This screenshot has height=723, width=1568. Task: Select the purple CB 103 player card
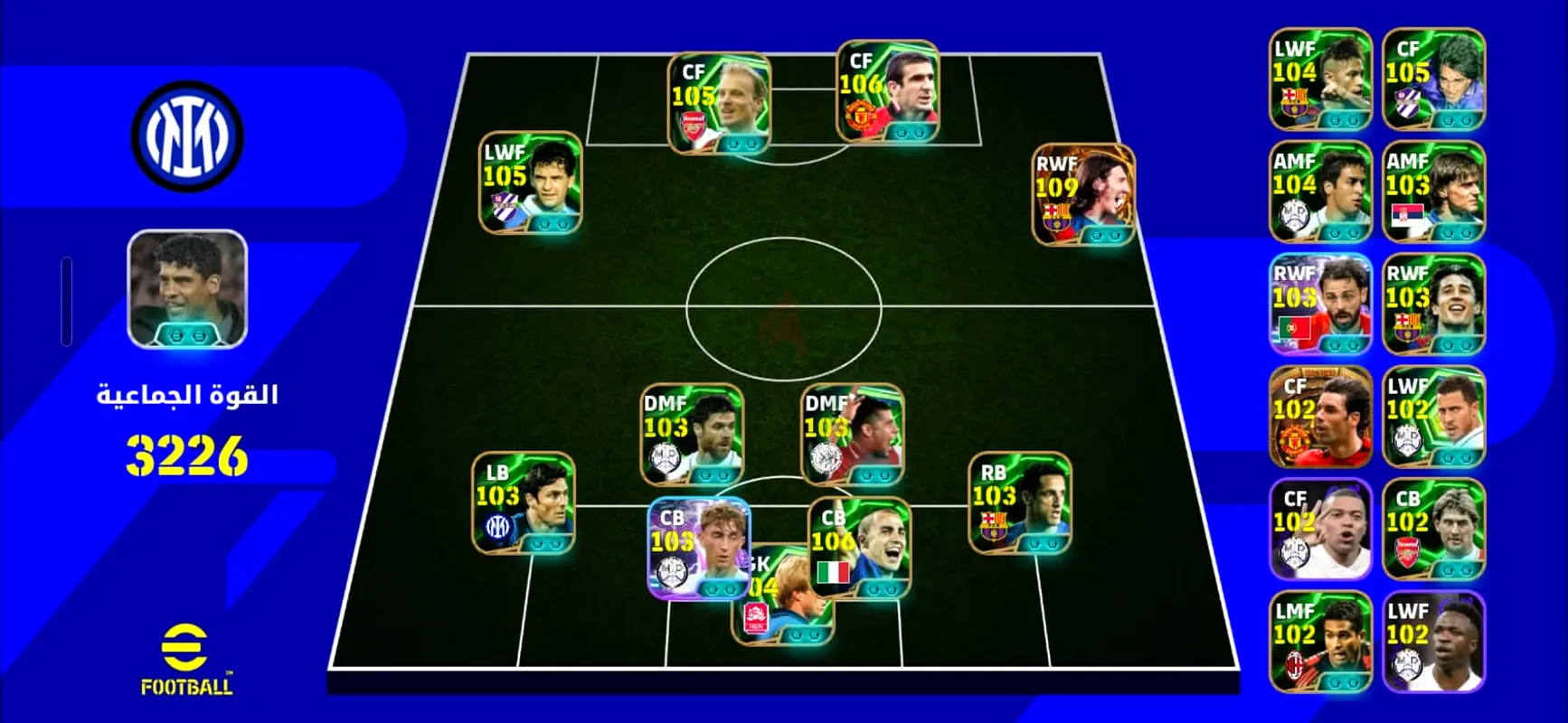(698, 548)
